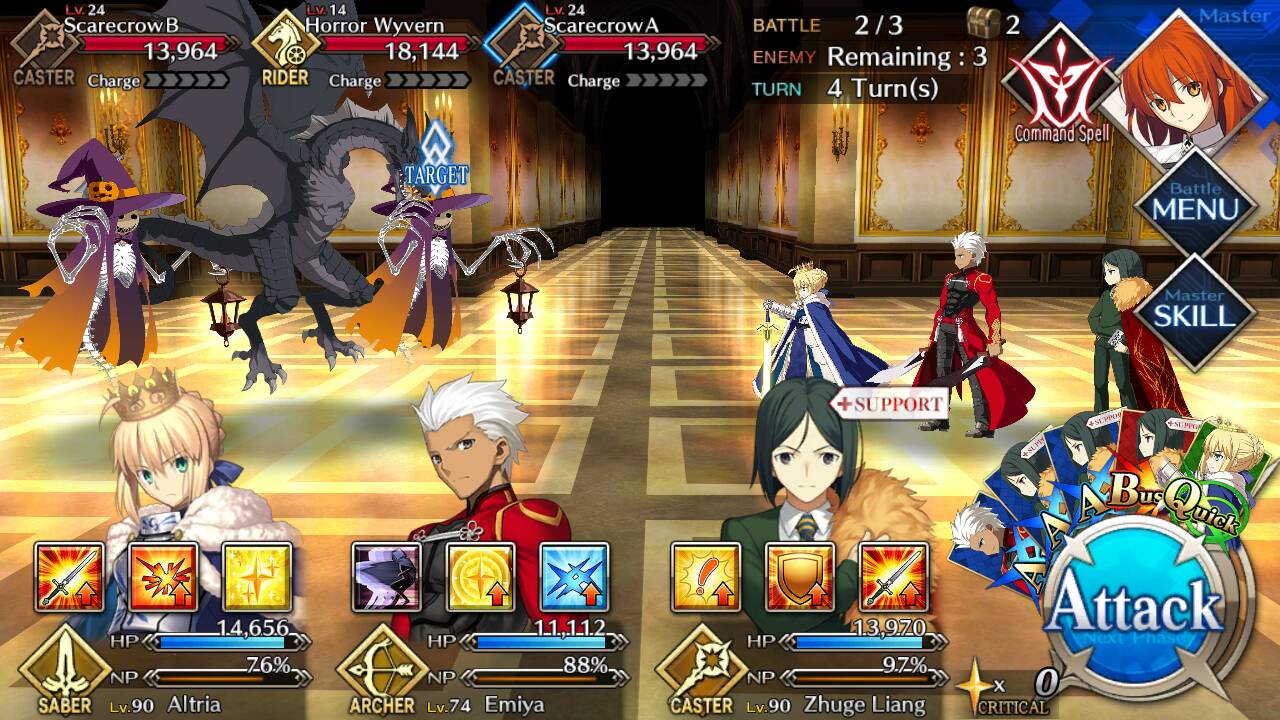
Task: Use Zhuge Liang's shield skill
Action: [x=799, y=577]
